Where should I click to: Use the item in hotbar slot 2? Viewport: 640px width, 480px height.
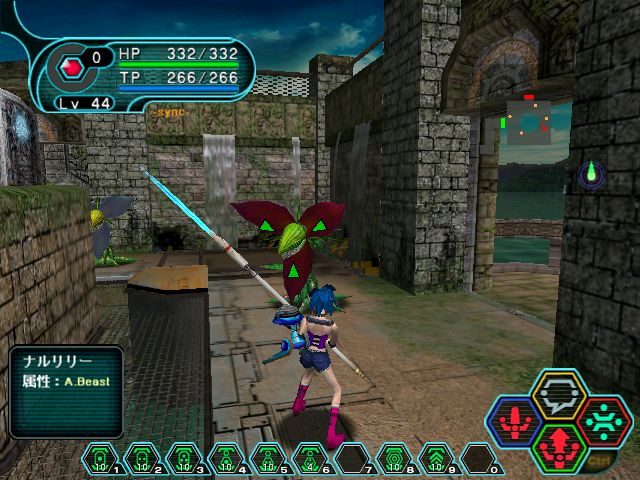142,458
